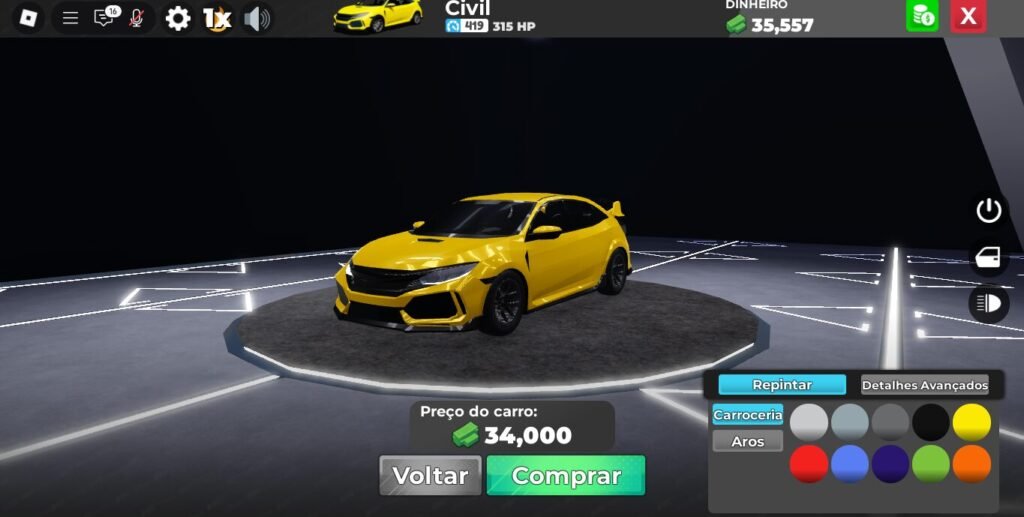
Task: Toggle the headlights icon
Action: pyautogui.click(x=988, y=303)
